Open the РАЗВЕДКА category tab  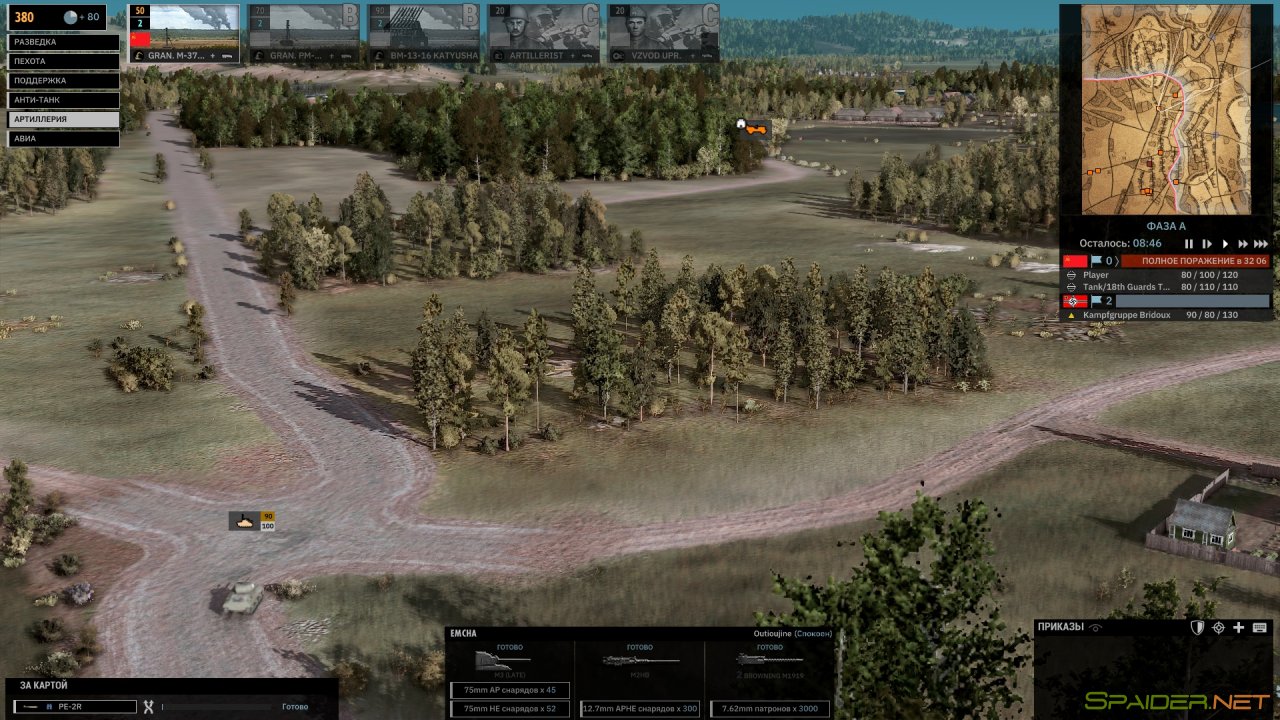click(x=62, y=41)
